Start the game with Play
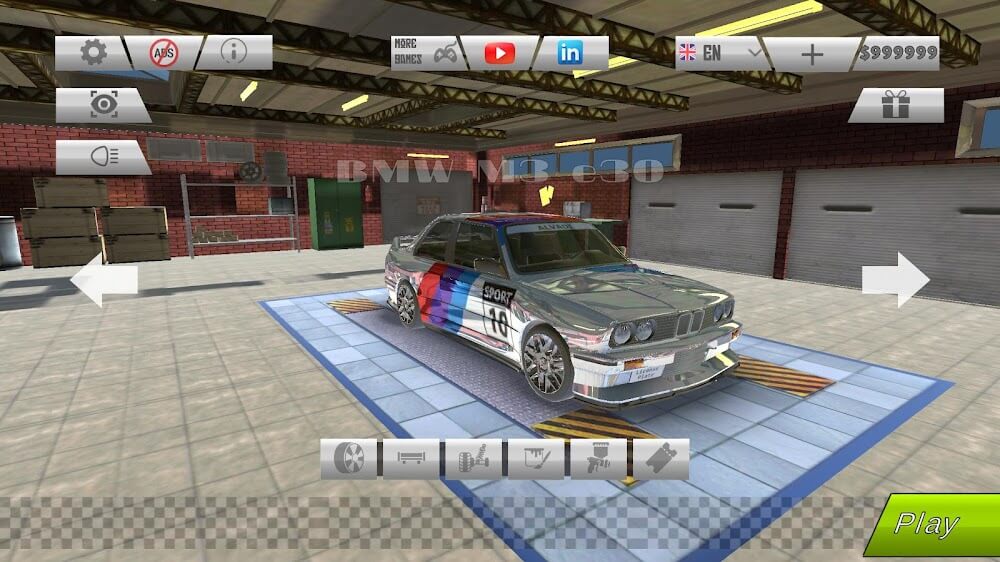The image size is (1000, 562). pos(930,523)
